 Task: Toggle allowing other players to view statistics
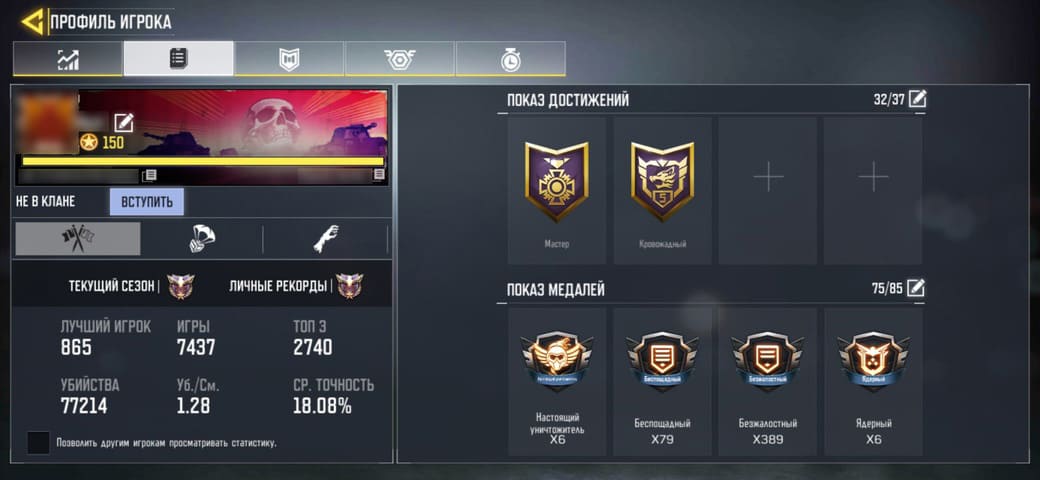38,442
